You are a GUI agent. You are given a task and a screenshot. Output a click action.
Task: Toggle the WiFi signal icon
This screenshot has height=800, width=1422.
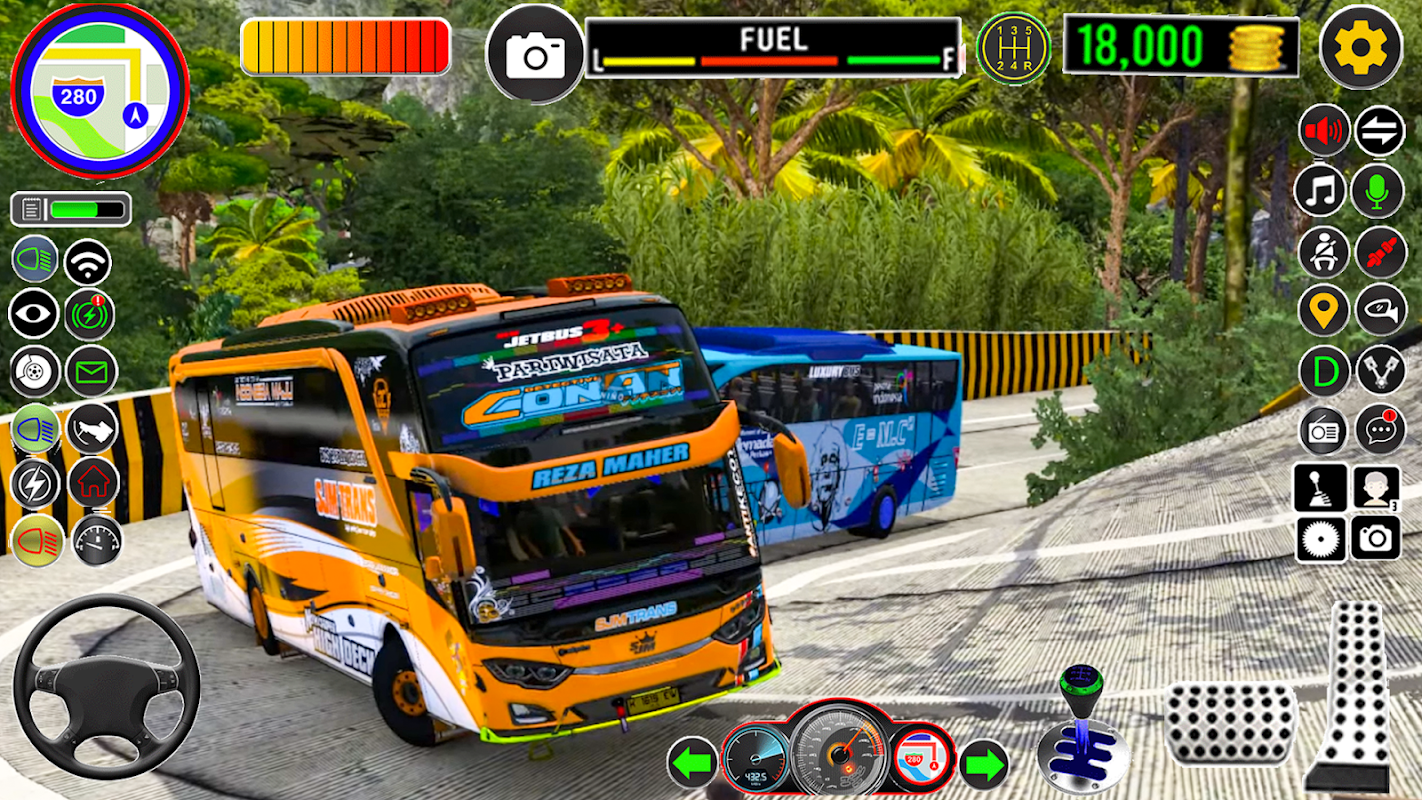pyautogui.click(x=88, y=262)
